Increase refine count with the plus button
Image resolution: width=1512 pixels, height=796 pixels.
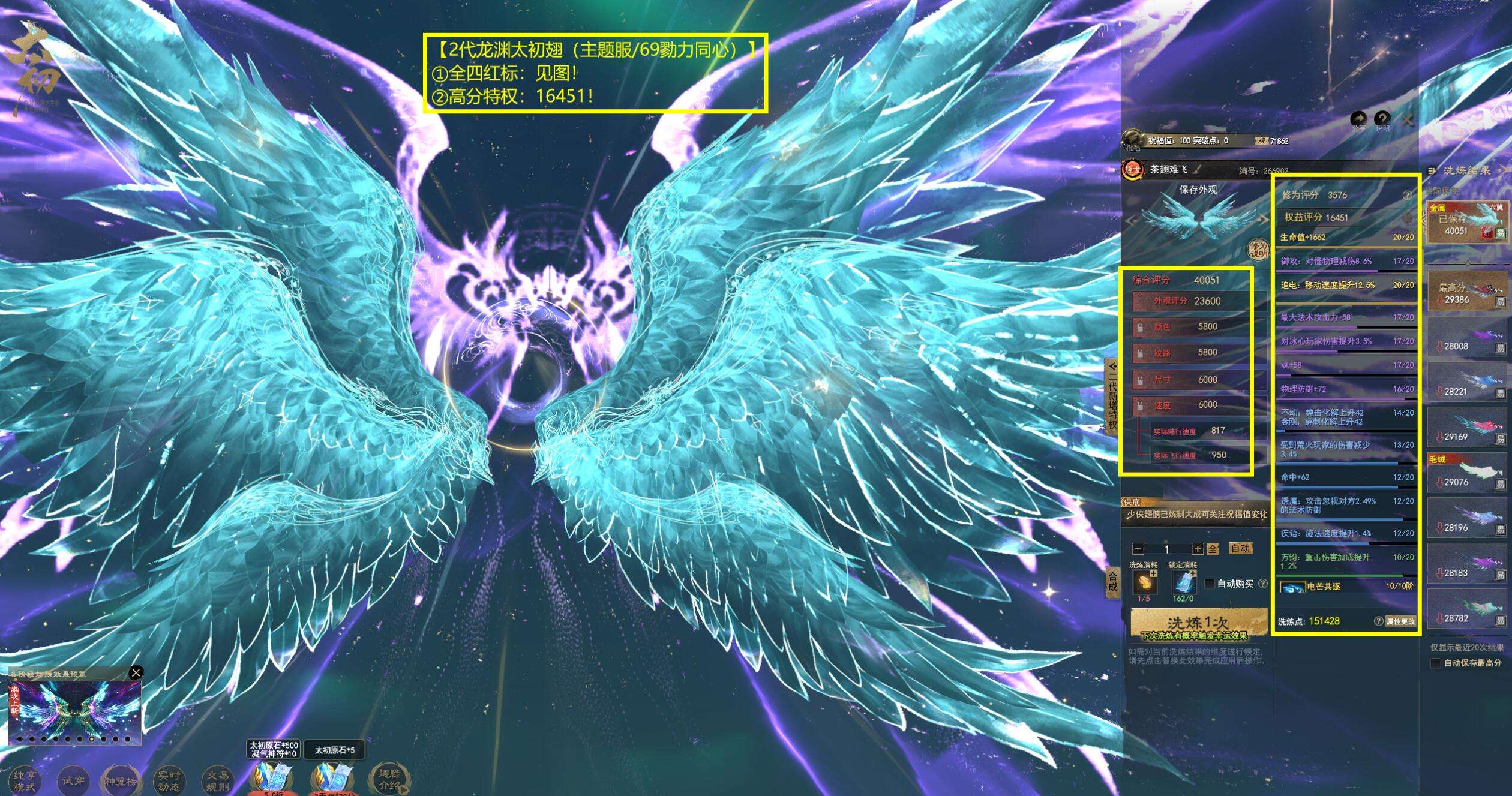pos(1197,549)
